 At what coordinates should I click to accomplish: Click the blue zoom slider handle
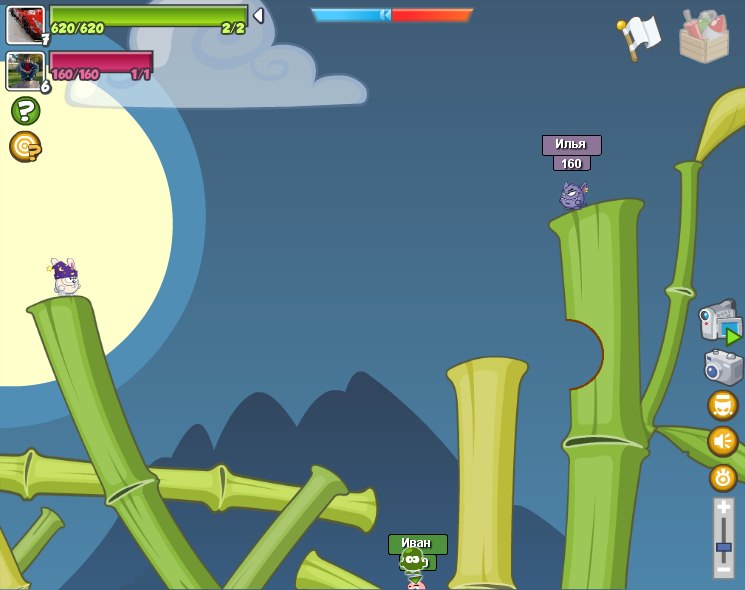724,547
